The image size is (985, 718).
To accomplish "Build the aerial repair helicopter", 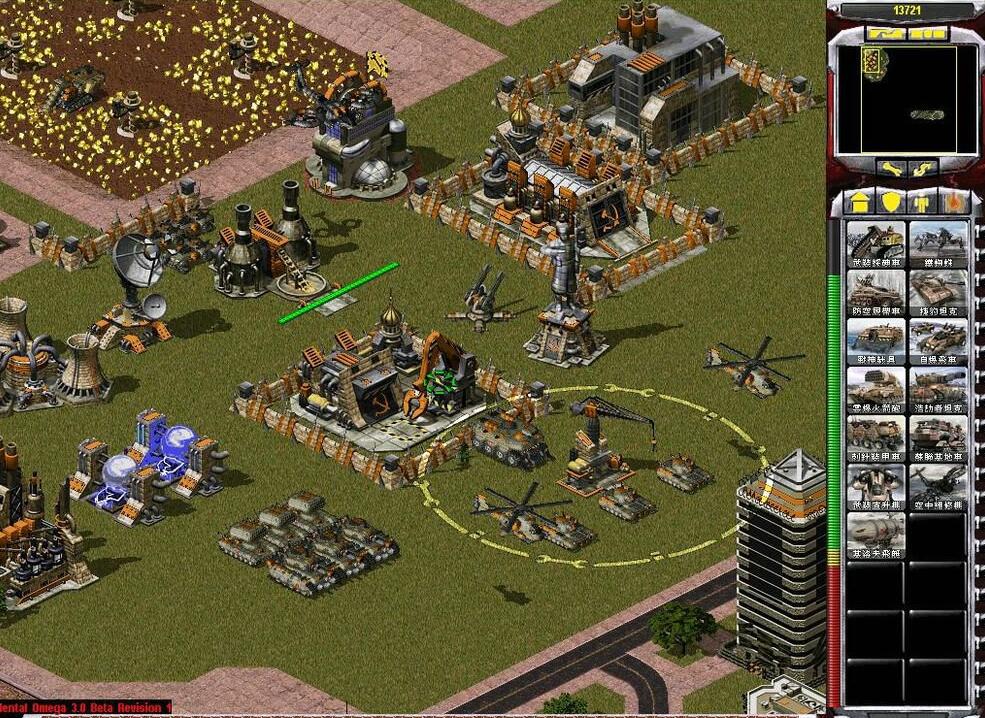I will pos(938,486).
